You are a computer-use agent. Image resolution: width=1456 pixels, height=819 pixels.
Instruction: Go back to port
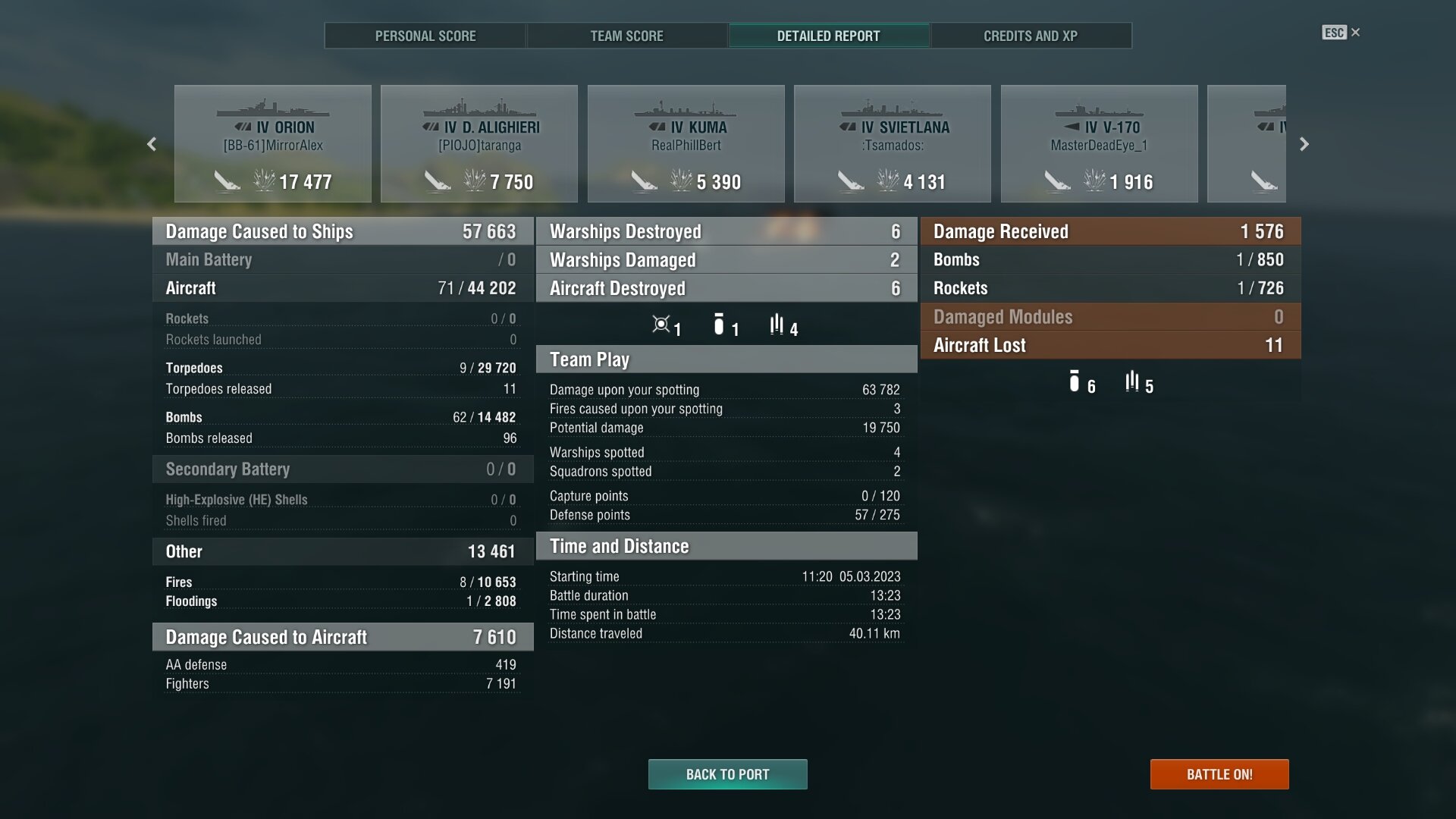(727, 774)
